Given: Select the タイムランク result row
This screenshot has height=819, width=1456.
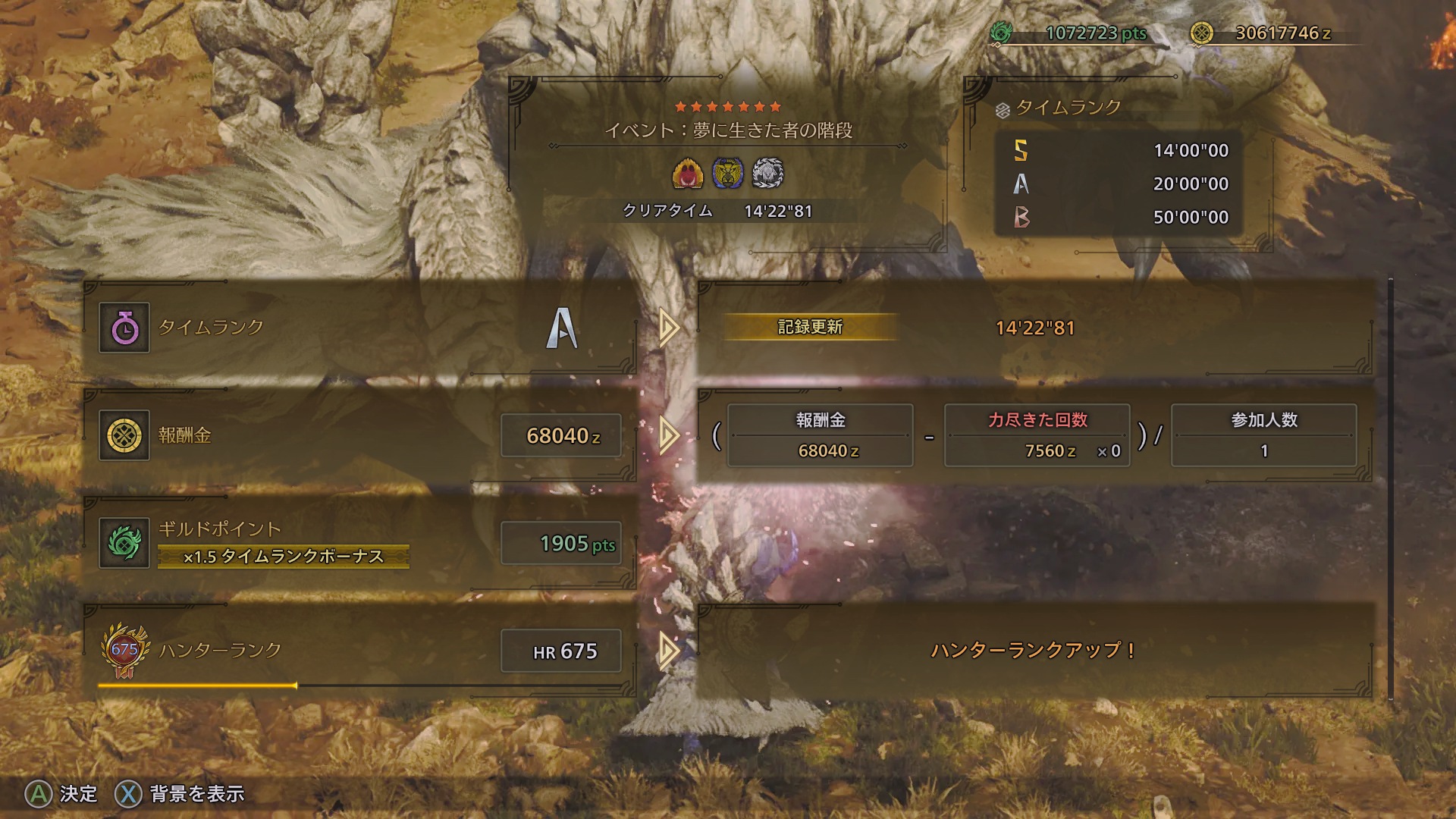Looking at the screenshot, I should click(359, 328).
